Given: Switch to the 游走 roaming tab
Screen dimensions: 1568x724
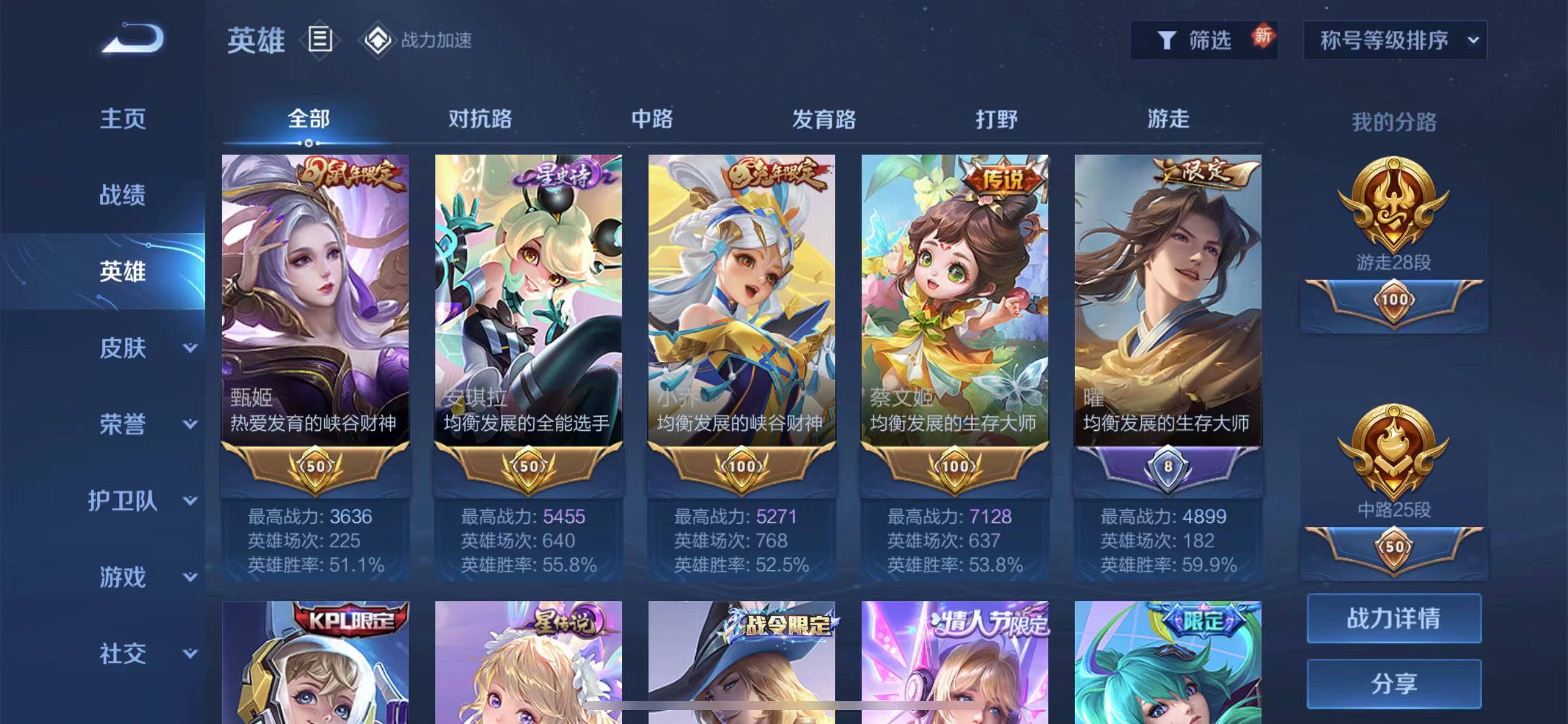Looking at the screenshot, I should point(1168,119).
